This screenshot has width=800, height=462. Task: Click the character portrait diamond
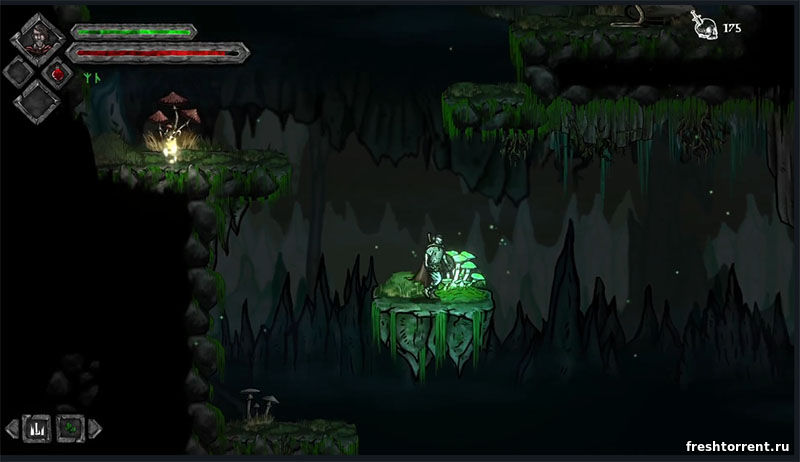pos(38,38)
